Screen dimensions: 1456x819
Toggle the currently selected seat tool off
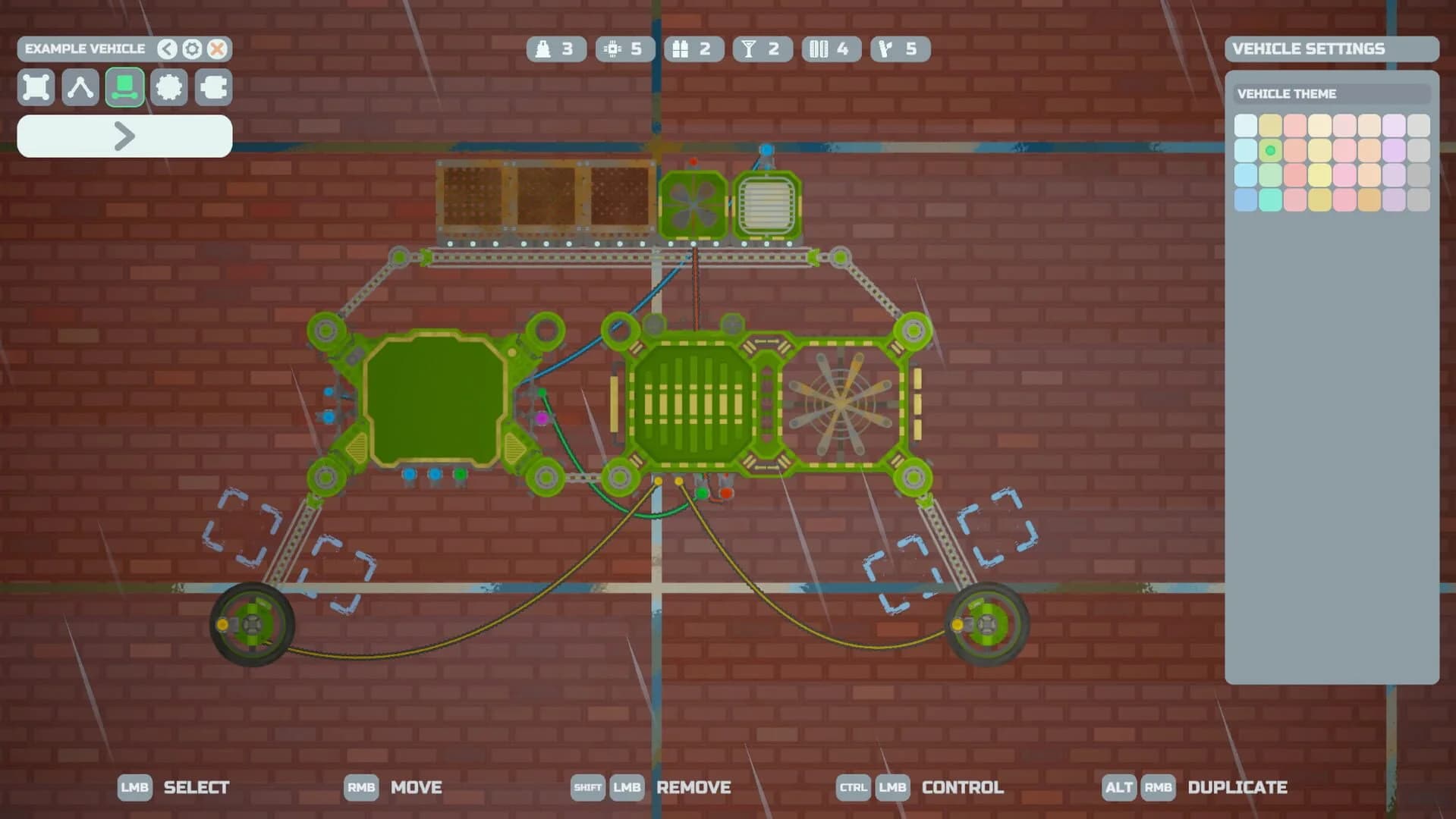pos(124,87)
